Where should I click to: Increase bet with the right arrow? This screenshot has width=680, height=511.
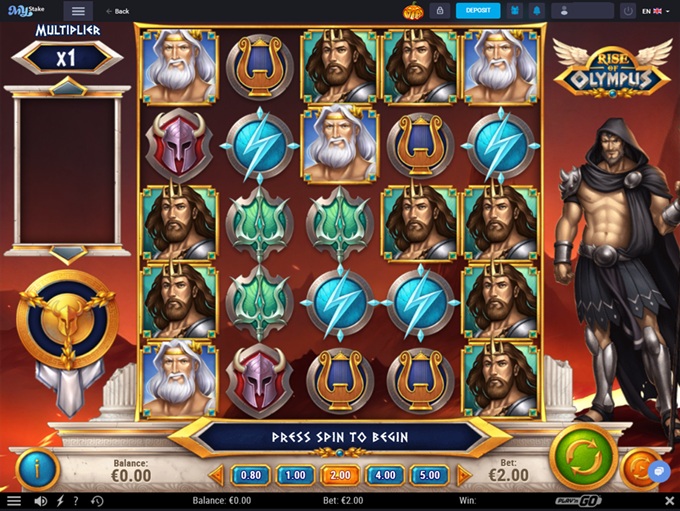464,475
